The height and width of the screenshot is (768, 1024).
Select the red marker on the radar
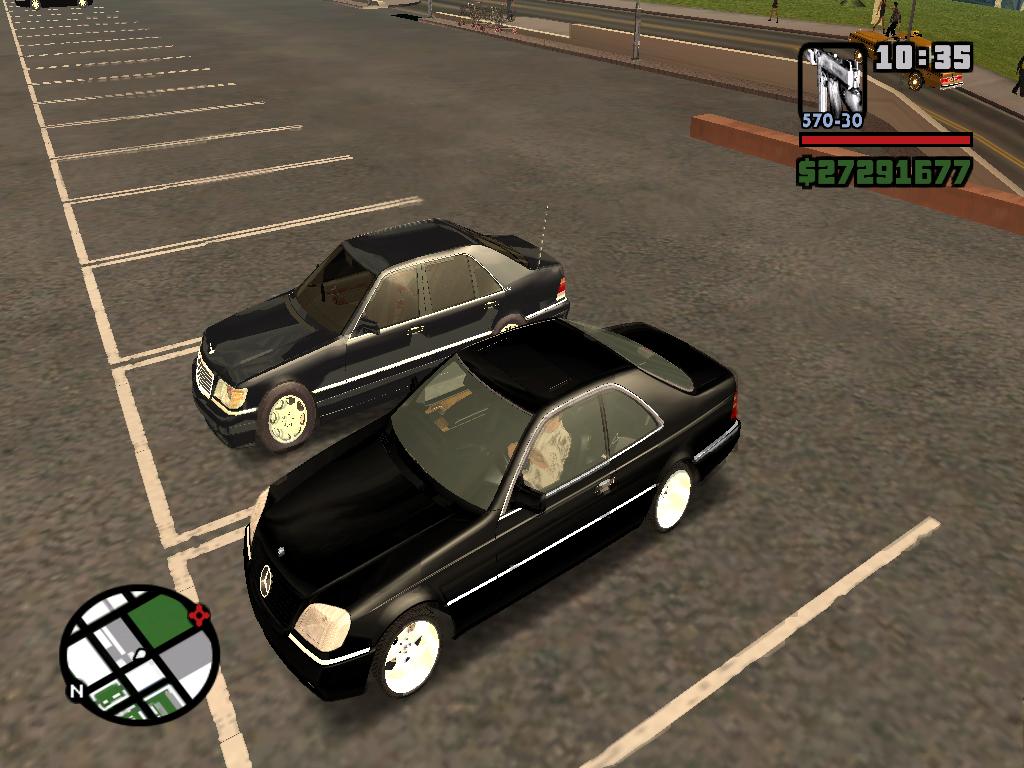pos(203,614)
